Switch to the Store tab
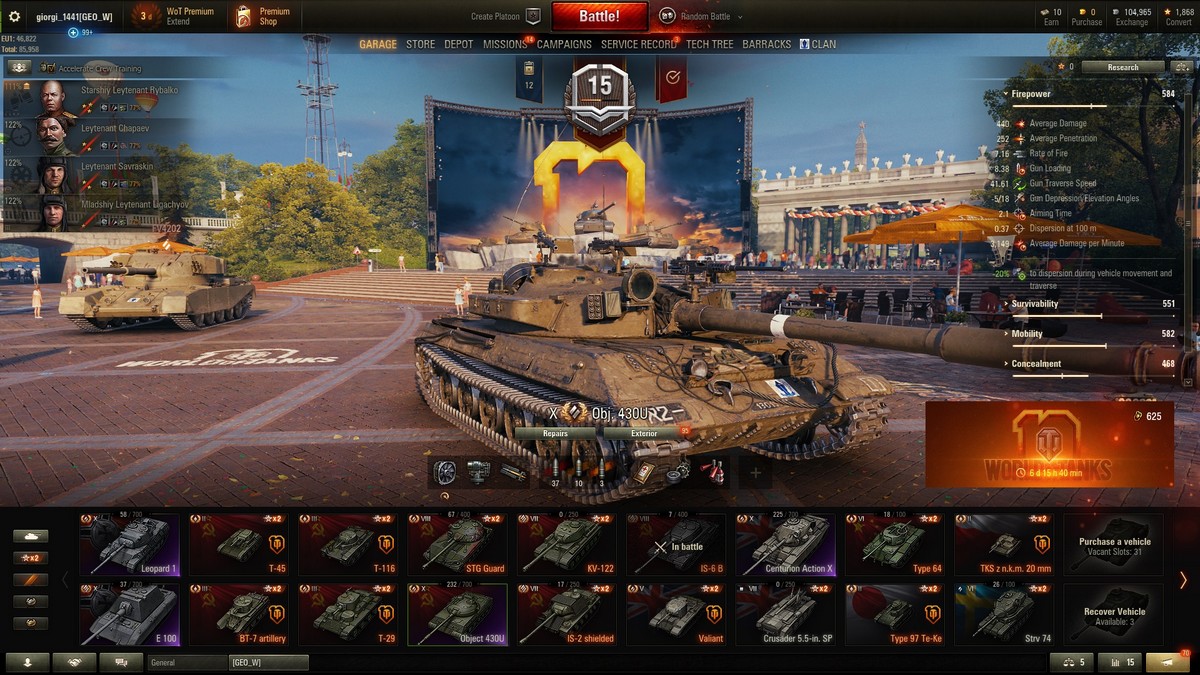1200x675 pixels. (420, 44)
